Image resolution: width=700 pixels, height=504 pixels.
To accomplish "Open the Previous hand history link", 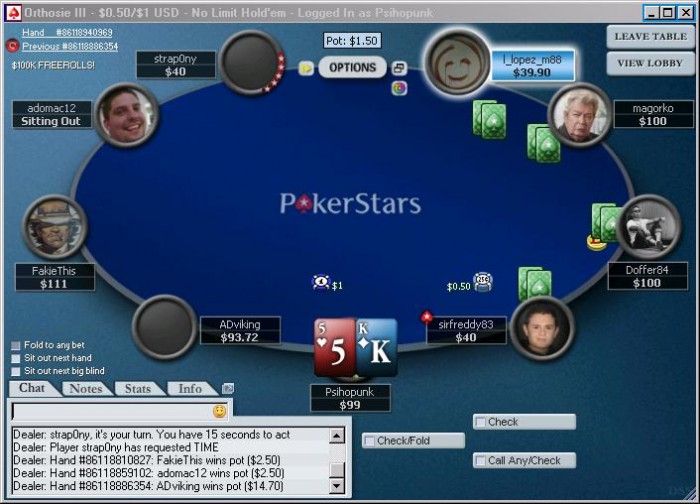I will tap(69, 46).
